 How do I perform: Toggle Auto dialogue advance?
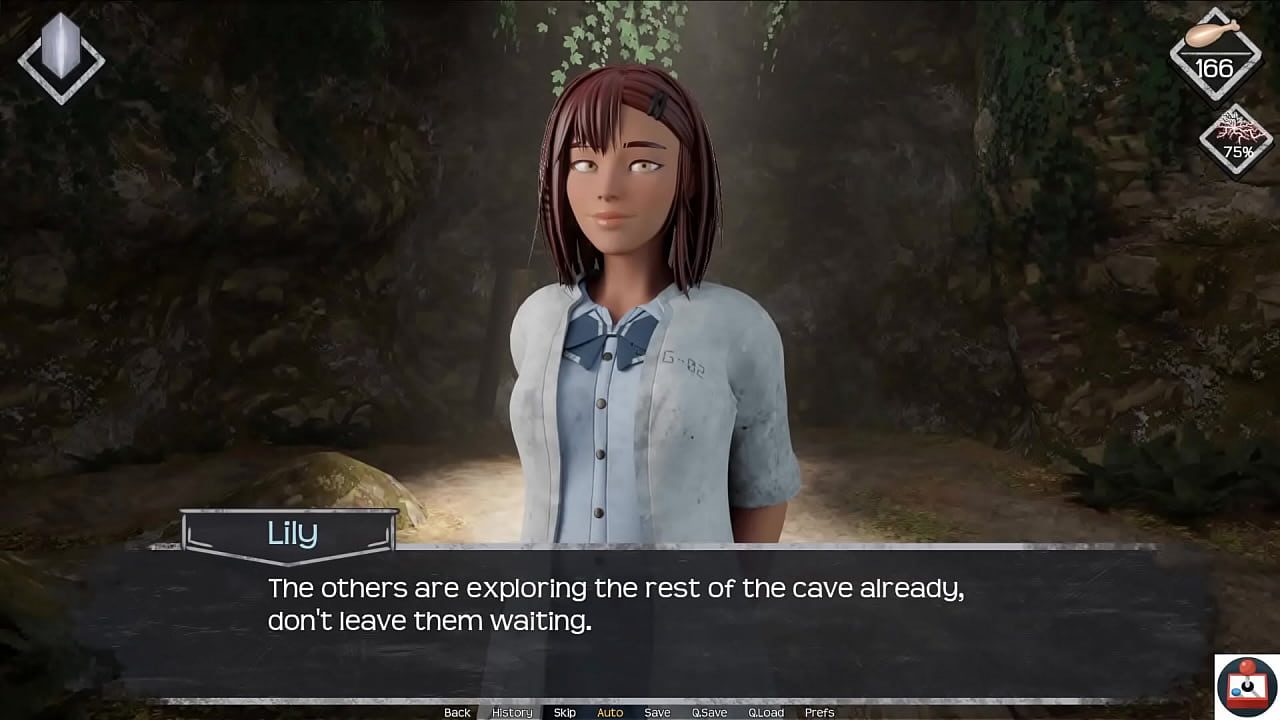tap(610, 712)
